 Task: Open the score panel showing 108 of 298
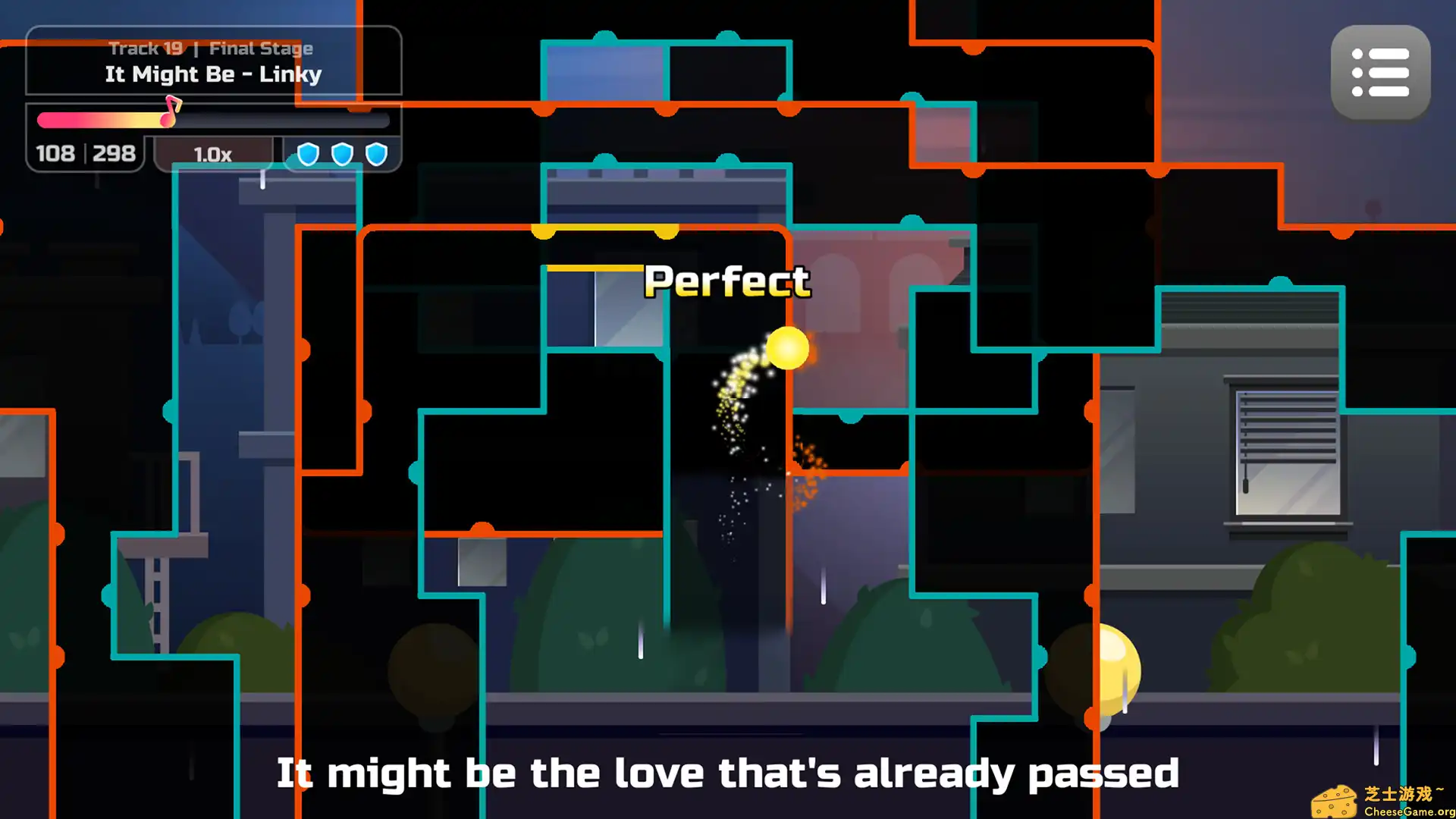(x=86, y=153)
